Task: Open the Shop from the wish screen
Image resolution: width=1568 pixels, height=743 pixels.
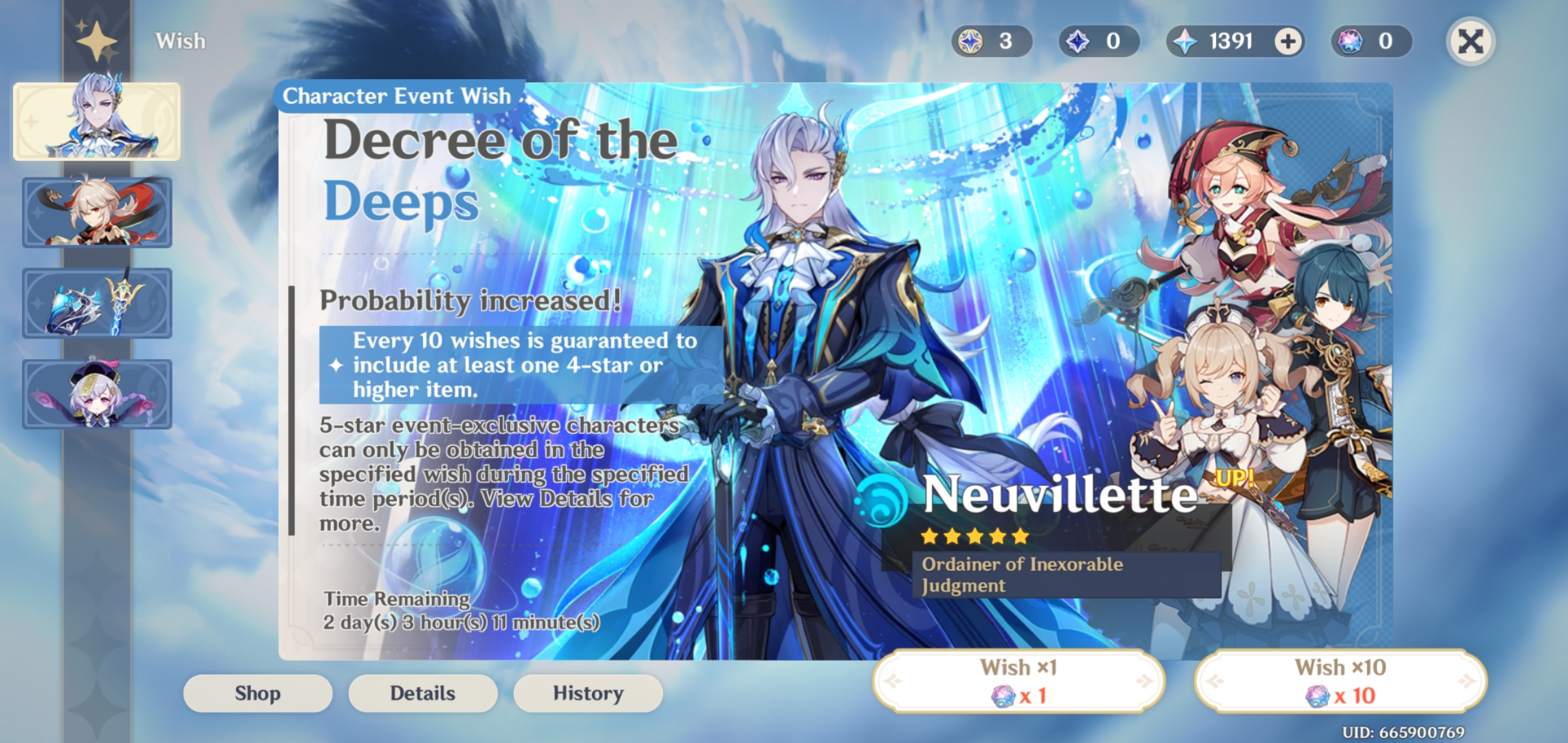Action: click(x=257, y=693)
